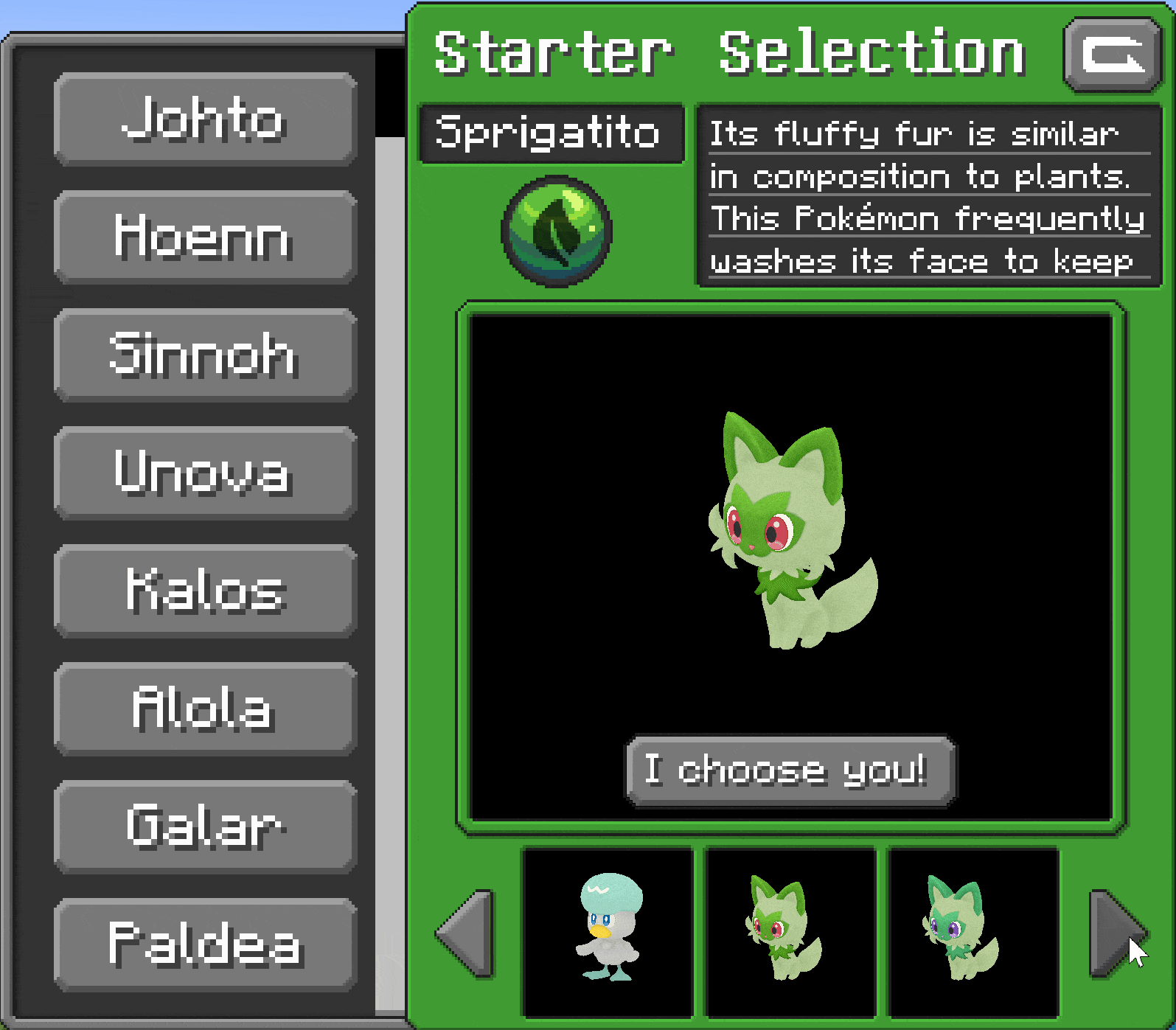Choose the Hoenn region button
The width and height of the screenshot is (1176, 1030).
(x=205, y=237)
